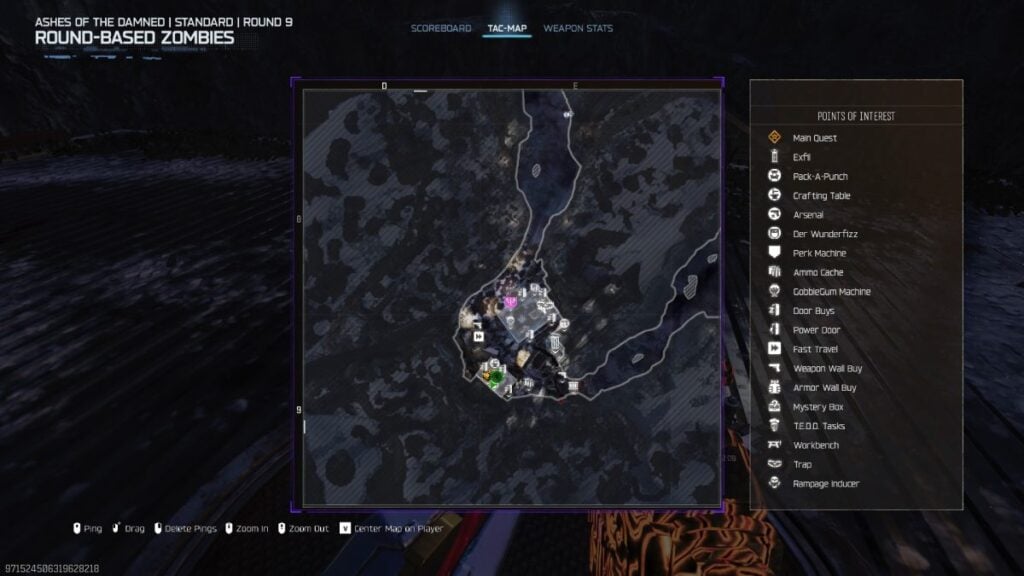Select the Arsenal legend entry
The width and height of the screenshot is (1024, 576).
pyautogui.click(x=808, y=215)
